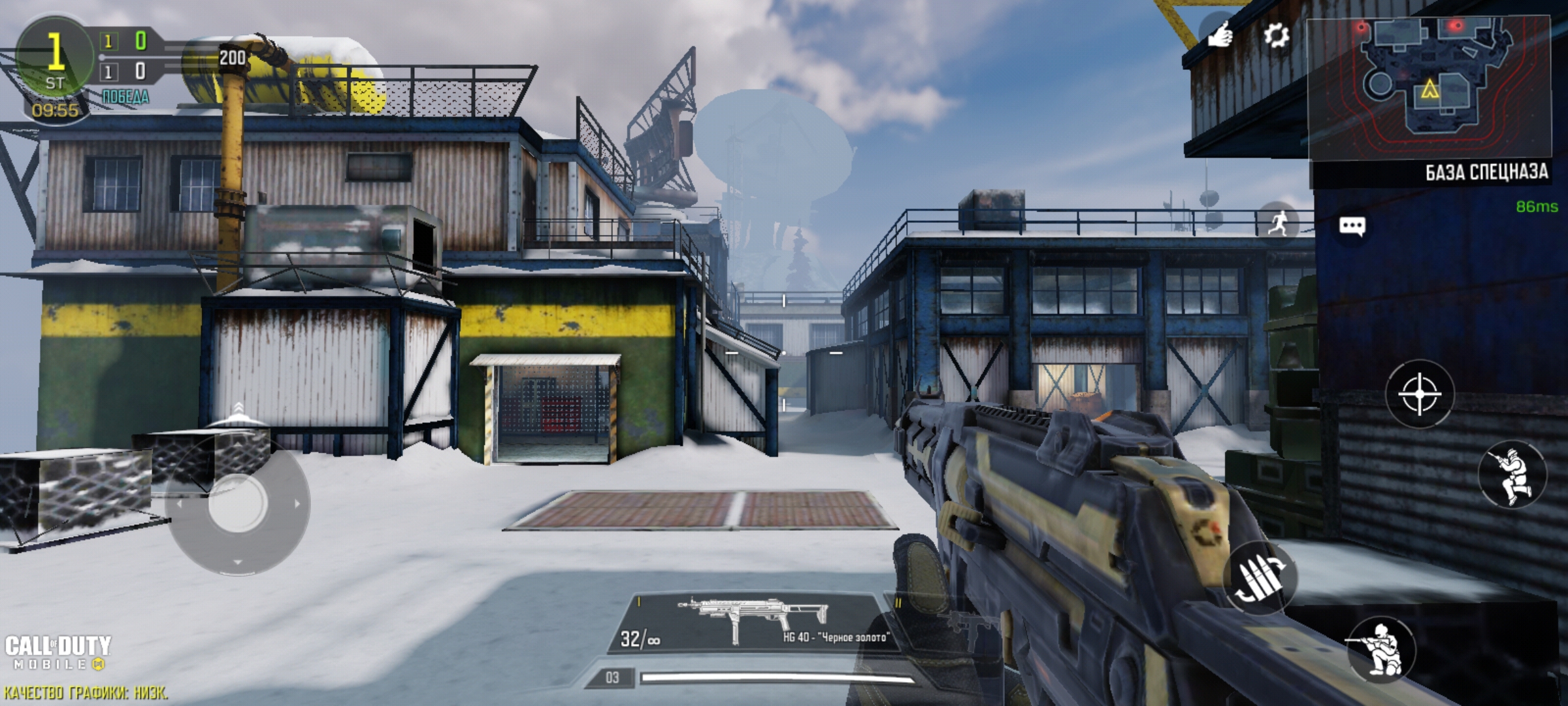Activate the aim-down-sights crosshair button
Screen dimensions: 1568x706
[x=1419, y=394]
